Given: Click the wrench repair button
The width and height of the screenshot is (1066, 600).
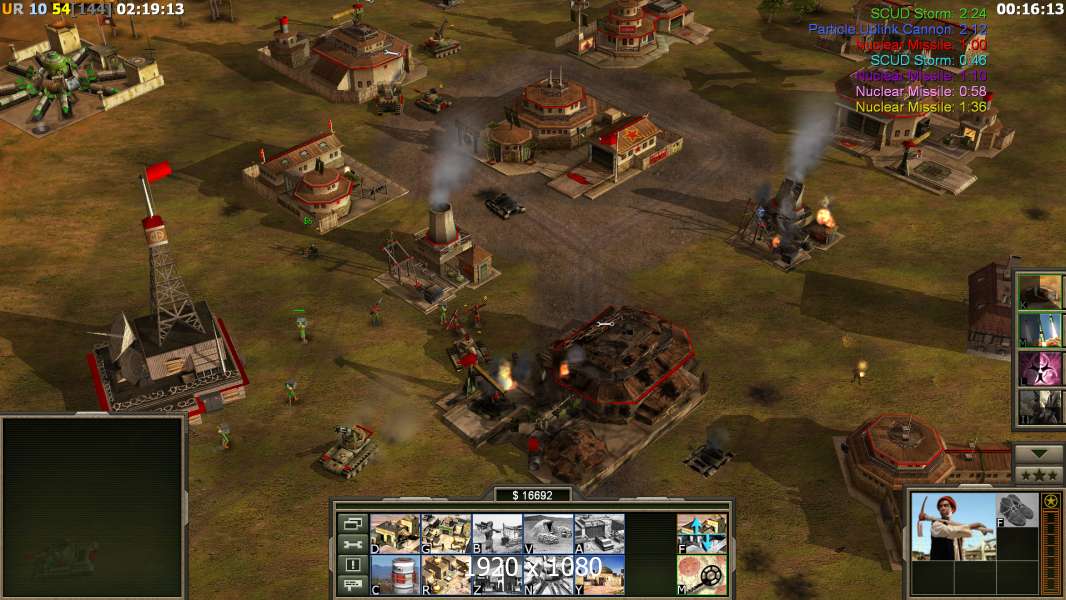Looking at the screenshot, I should tap(352, 544).
